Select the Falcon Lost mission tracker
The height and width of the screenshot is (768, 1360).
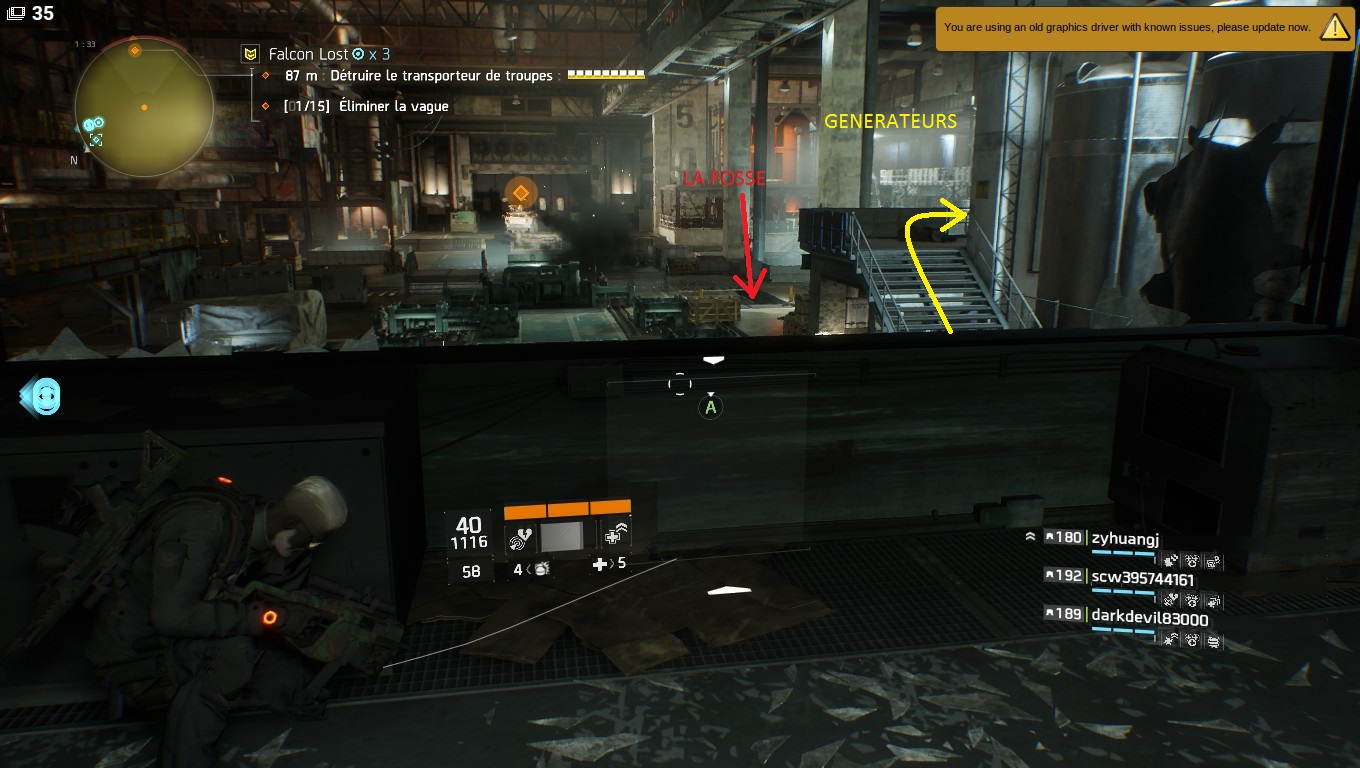click(x=308, y=54)
